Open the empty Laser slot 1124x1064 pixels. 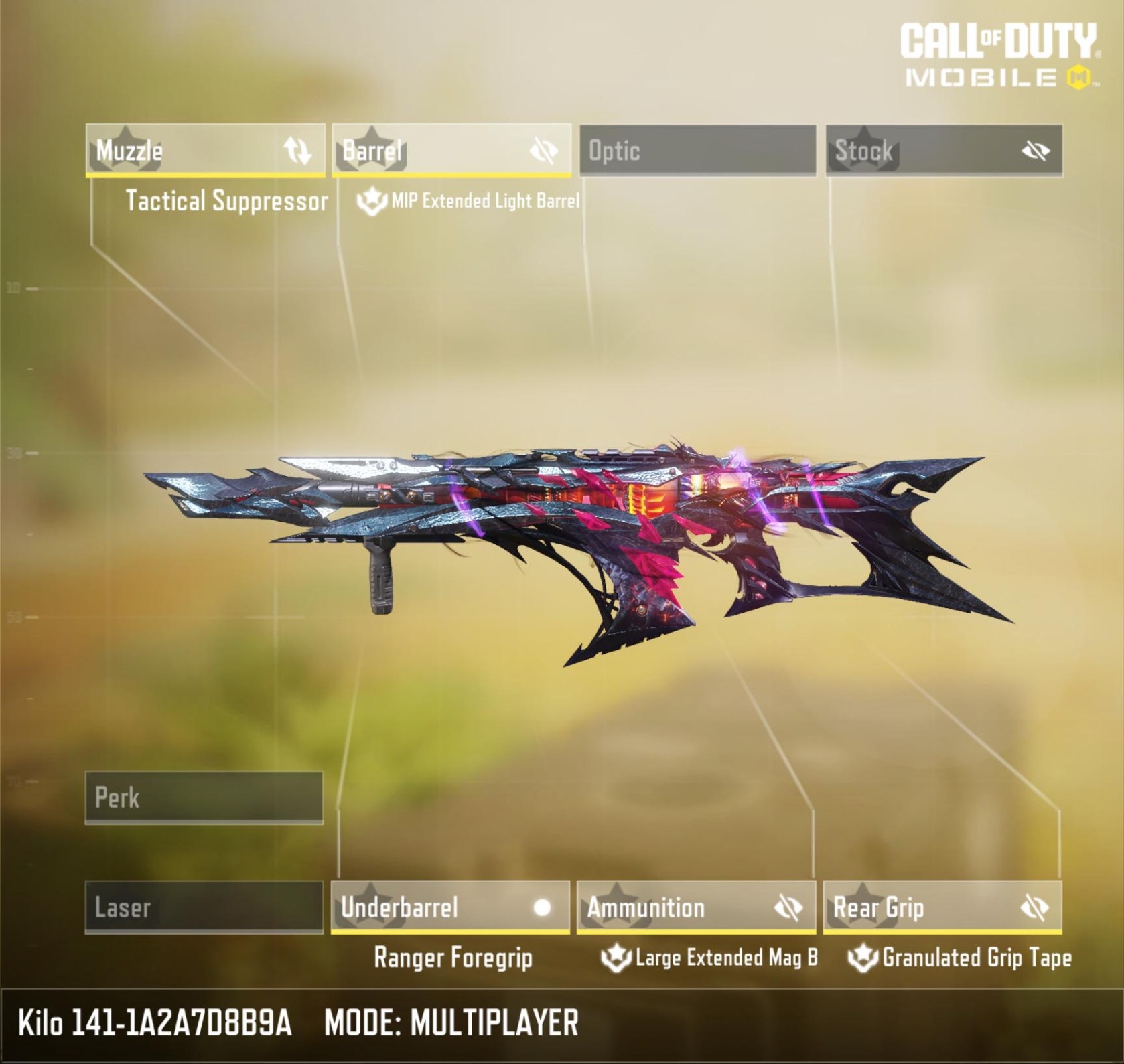(x=204, y=907)
